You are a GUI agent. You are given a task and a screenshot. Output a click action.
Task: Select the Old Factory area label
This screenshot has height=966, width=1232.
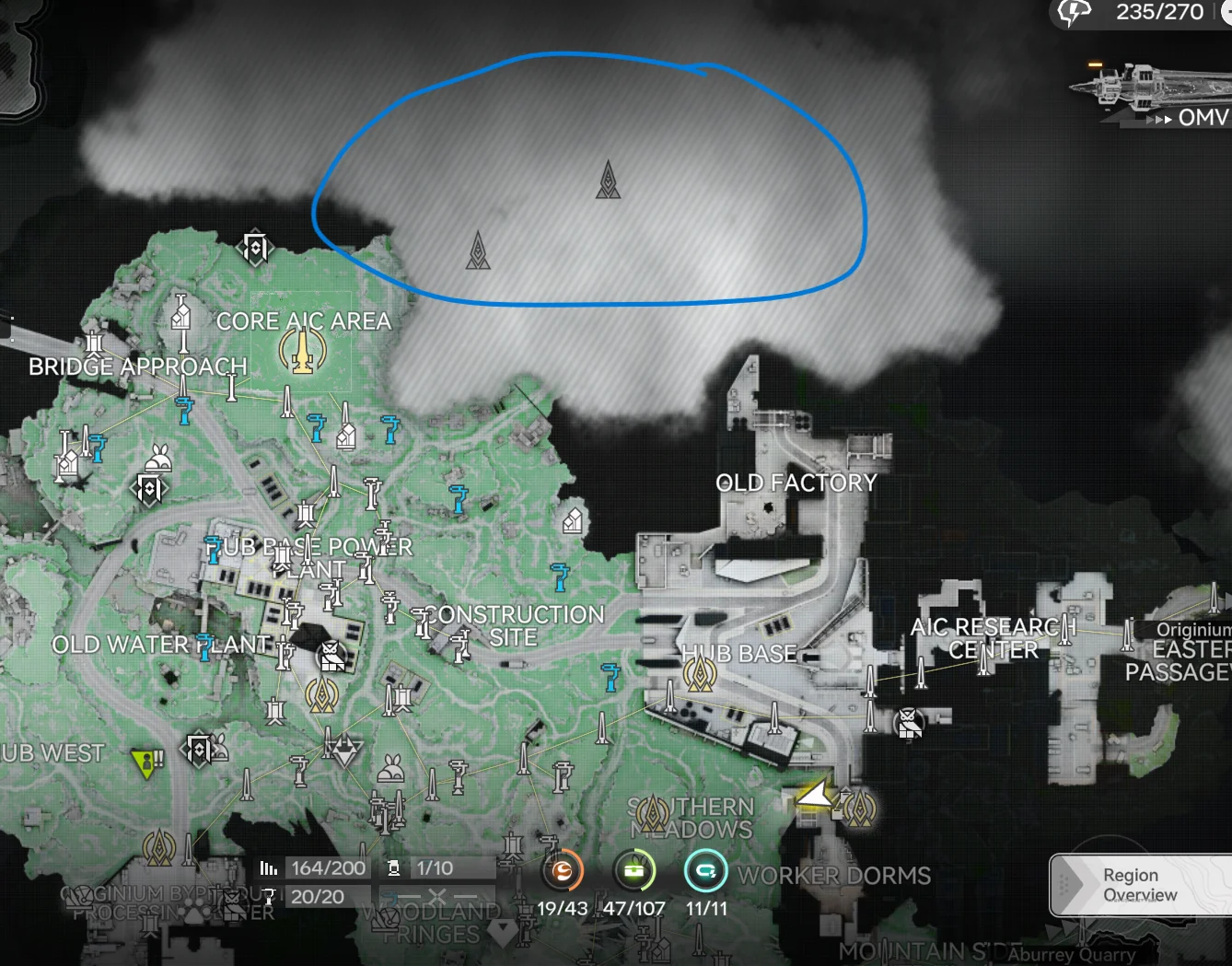[796, 482]
